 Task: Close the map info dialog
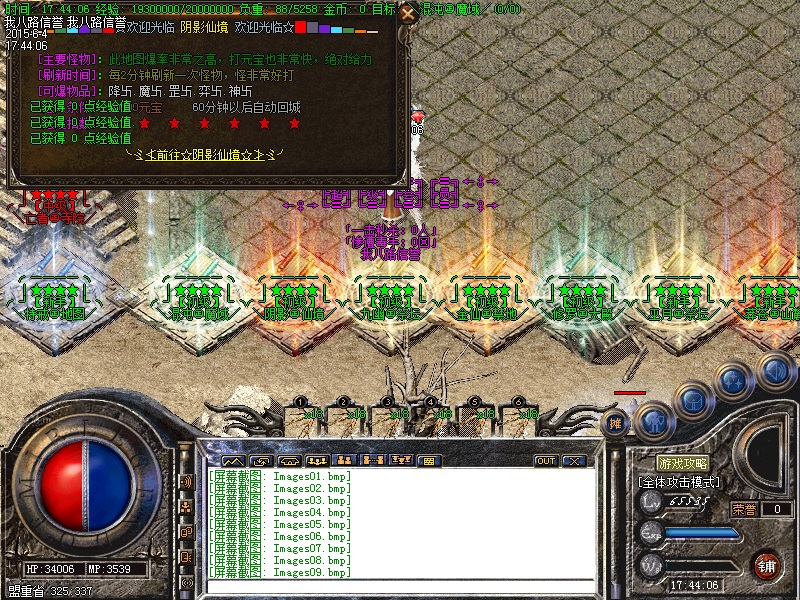pyautogui.click(x=407, y=14)
